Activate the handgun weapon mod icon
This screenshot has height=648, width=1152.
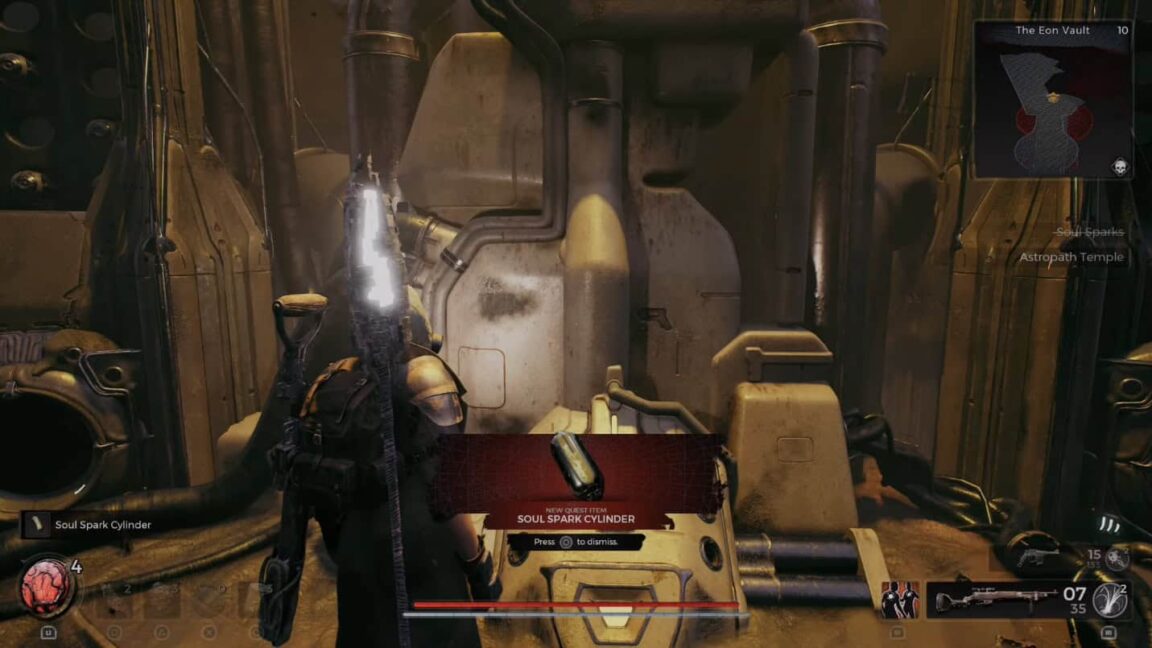(x=1118, y=559)
